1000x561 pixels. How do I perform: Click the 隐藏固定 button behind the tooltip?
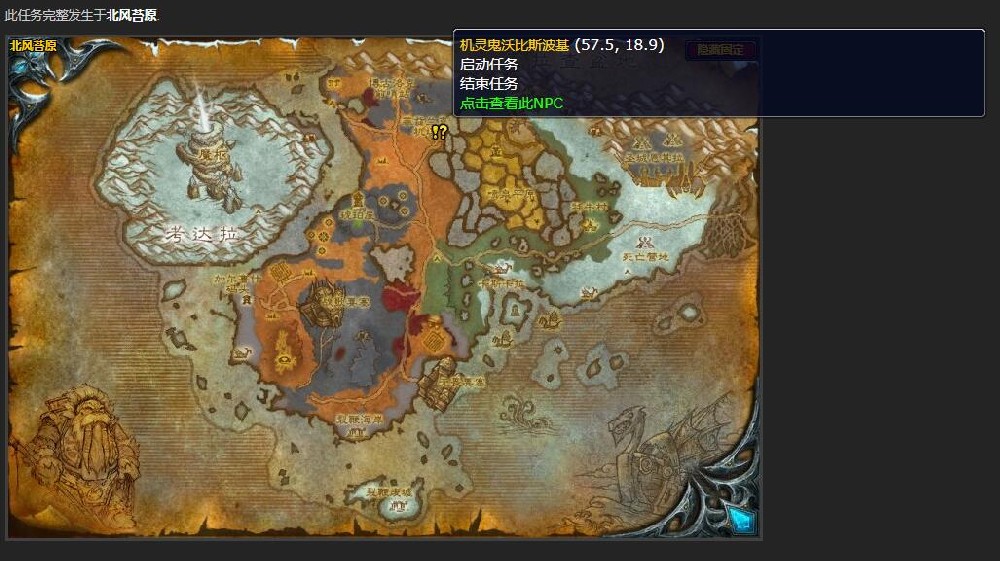(720, 49)
